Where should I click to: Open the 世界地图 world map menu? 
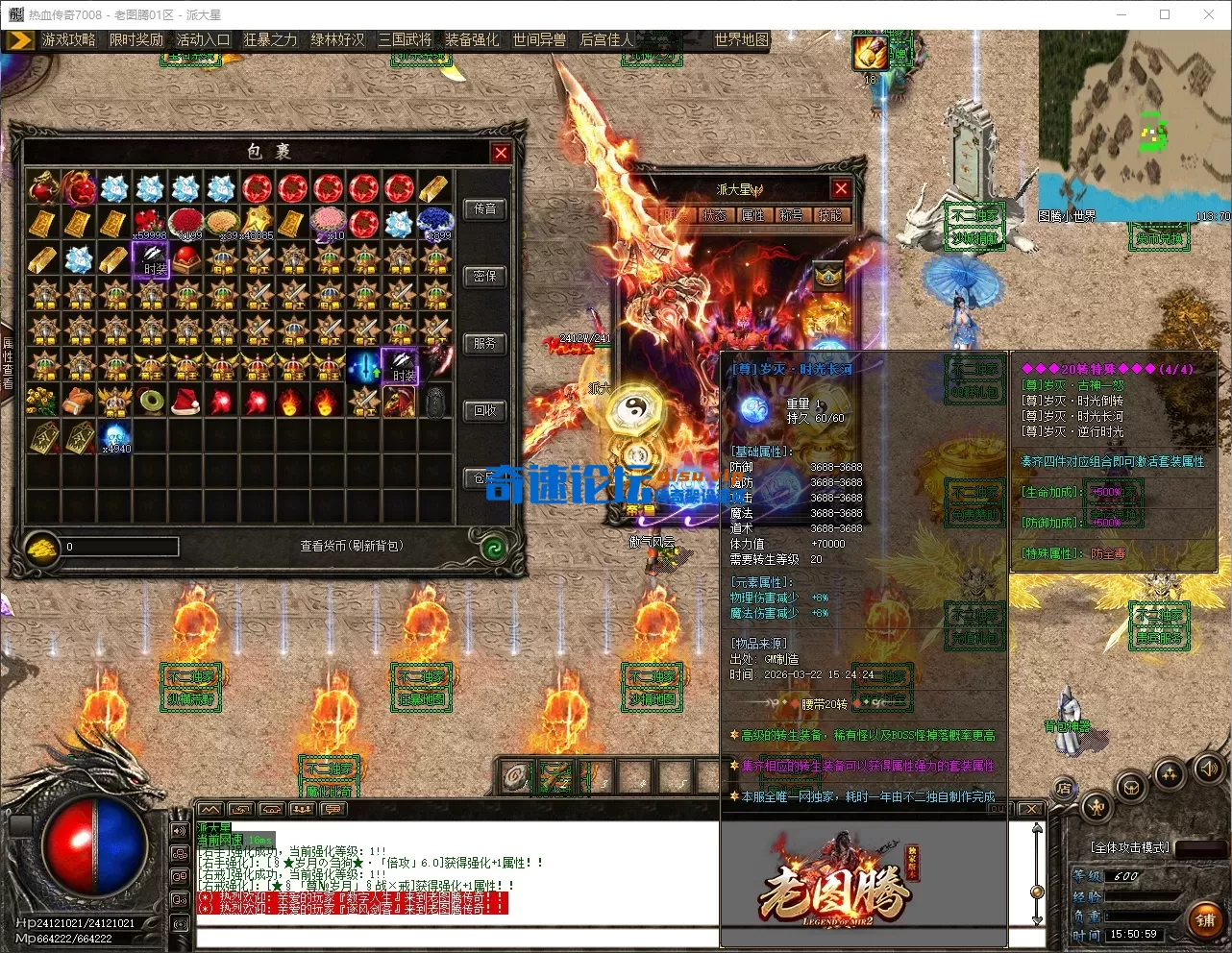741,39
